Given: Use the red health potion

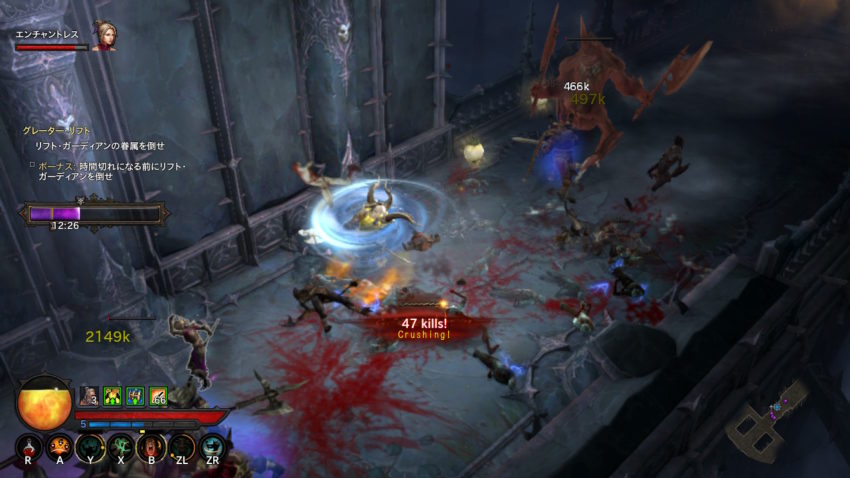Looking at the screenshot, I should point(29,446).
